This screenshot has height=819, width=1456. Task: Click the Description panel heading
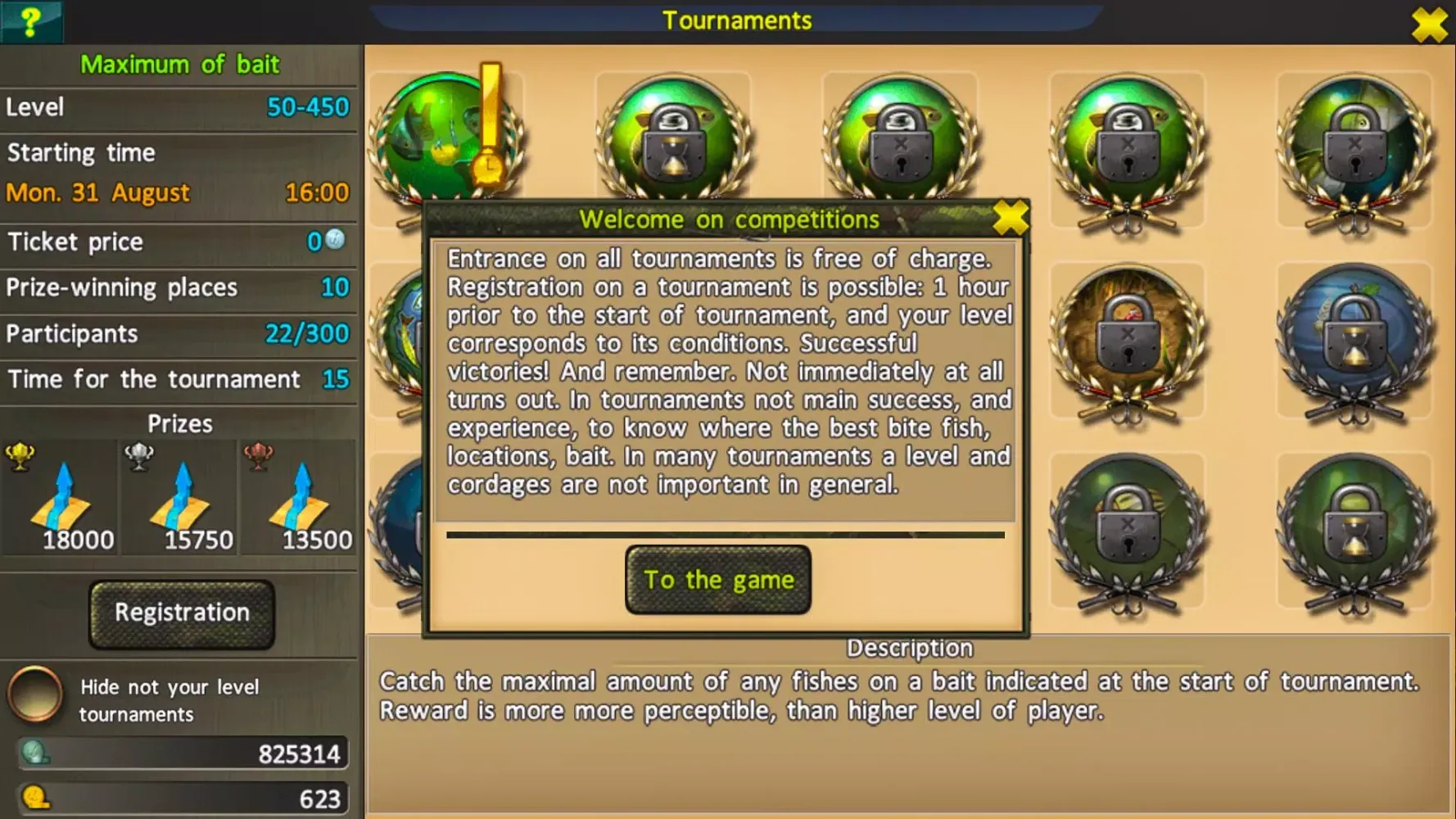(909, 648)
